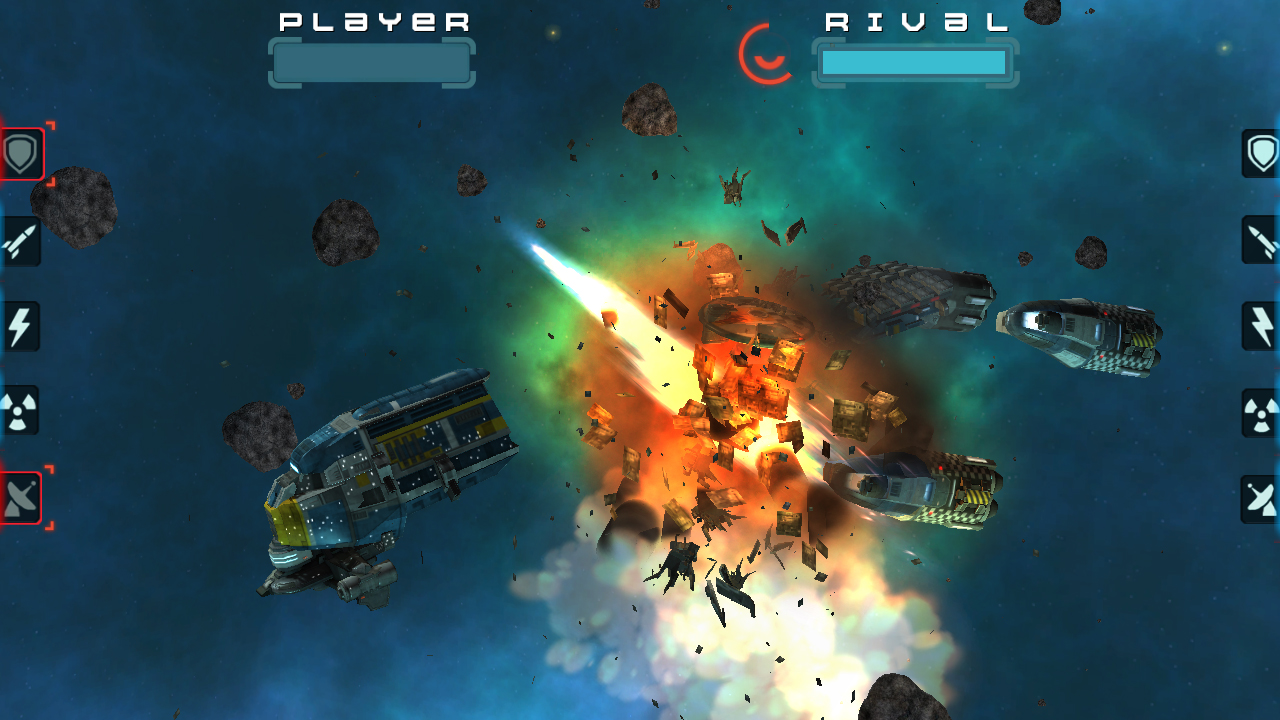Click the lightning bolt icon on the right
Screen dimensions: 1280x720
click(x=1259, y=326)
